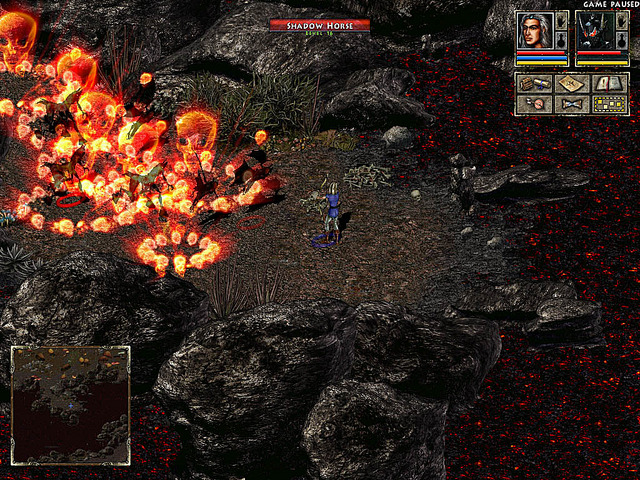Screen dimensions: 640x480
Task: Click the round amulet icon
Action: [x=534, y=104]
